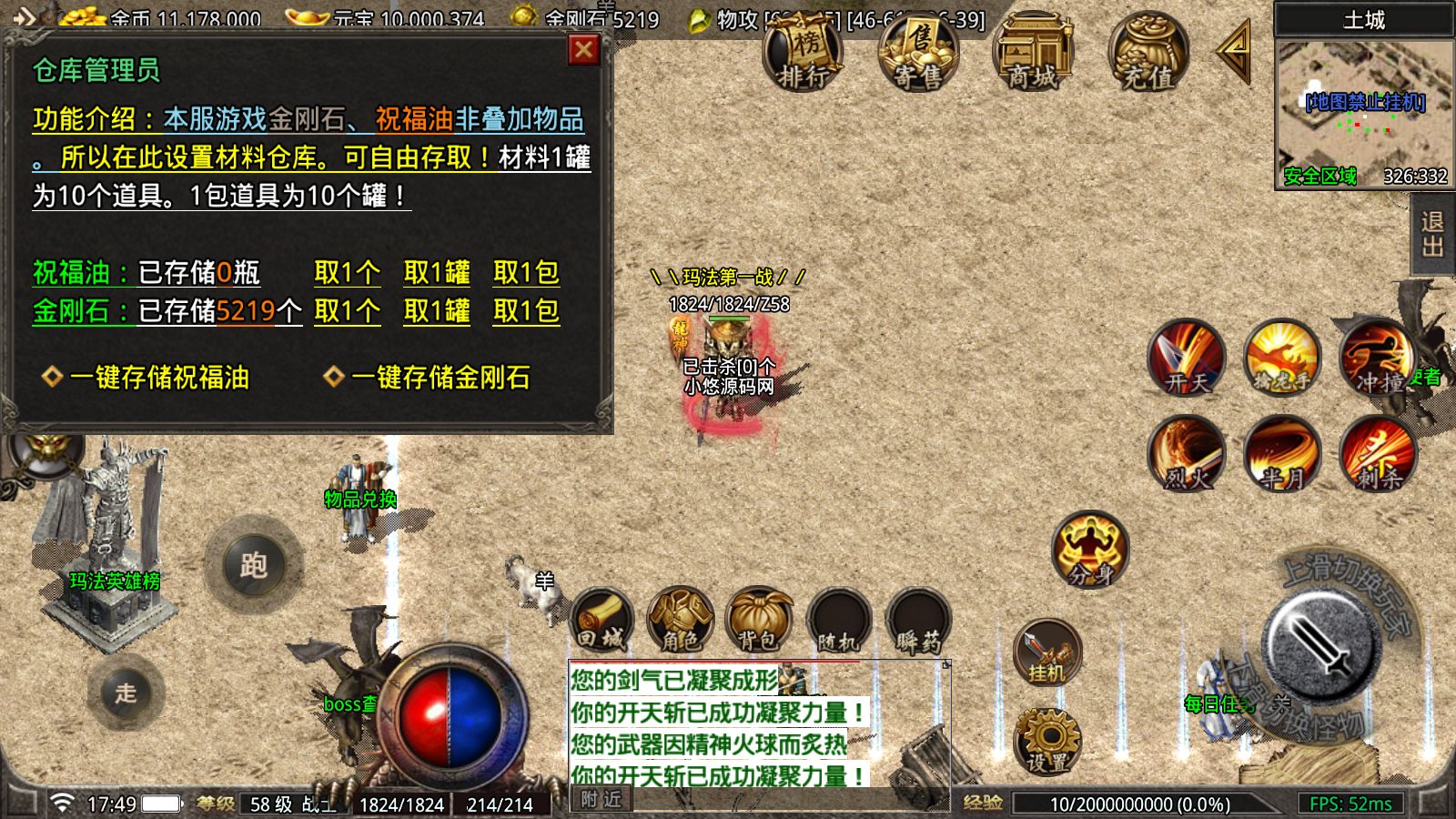This screenshot has height=819, width=1456.
Task: Trigger the 刺杀 skill
Action: click(x=1378, y=453)
